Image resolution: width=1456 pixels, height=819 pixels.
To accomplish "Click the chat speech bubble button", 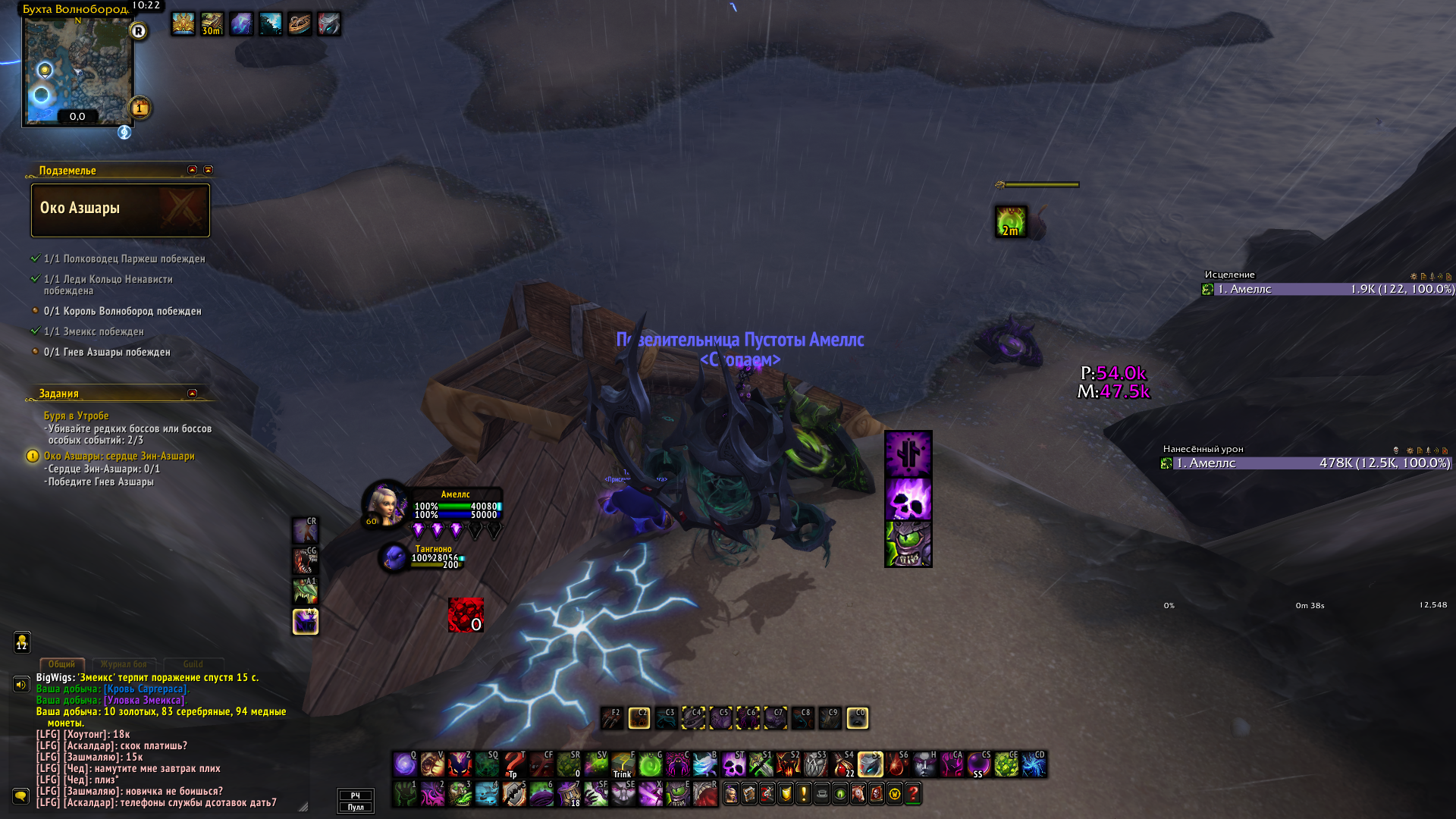I will [x=21, y=795].
